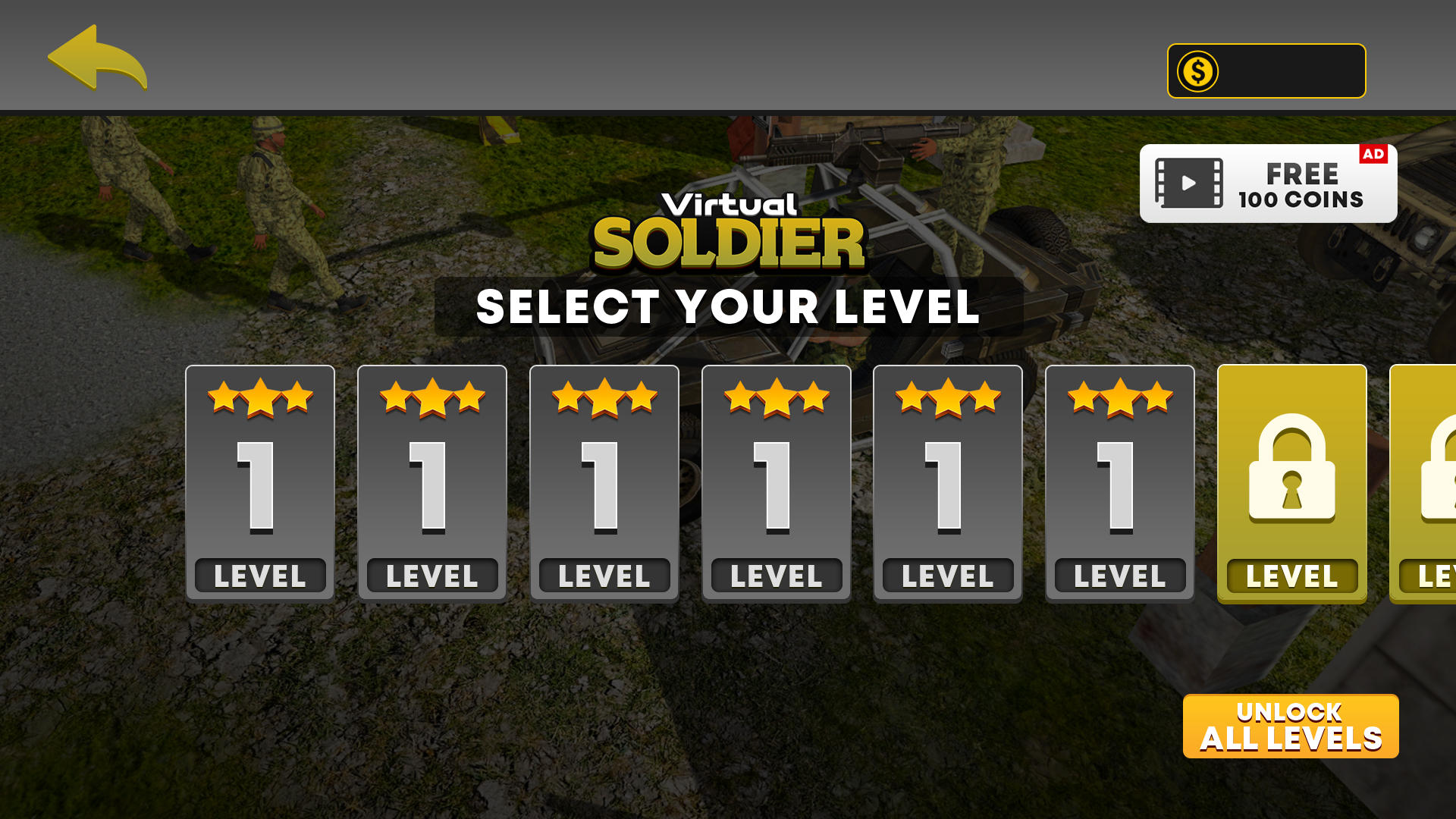The width and height of the screenshot is (1456, 819).
Task: Select the third level card
Action: point(604,483)
